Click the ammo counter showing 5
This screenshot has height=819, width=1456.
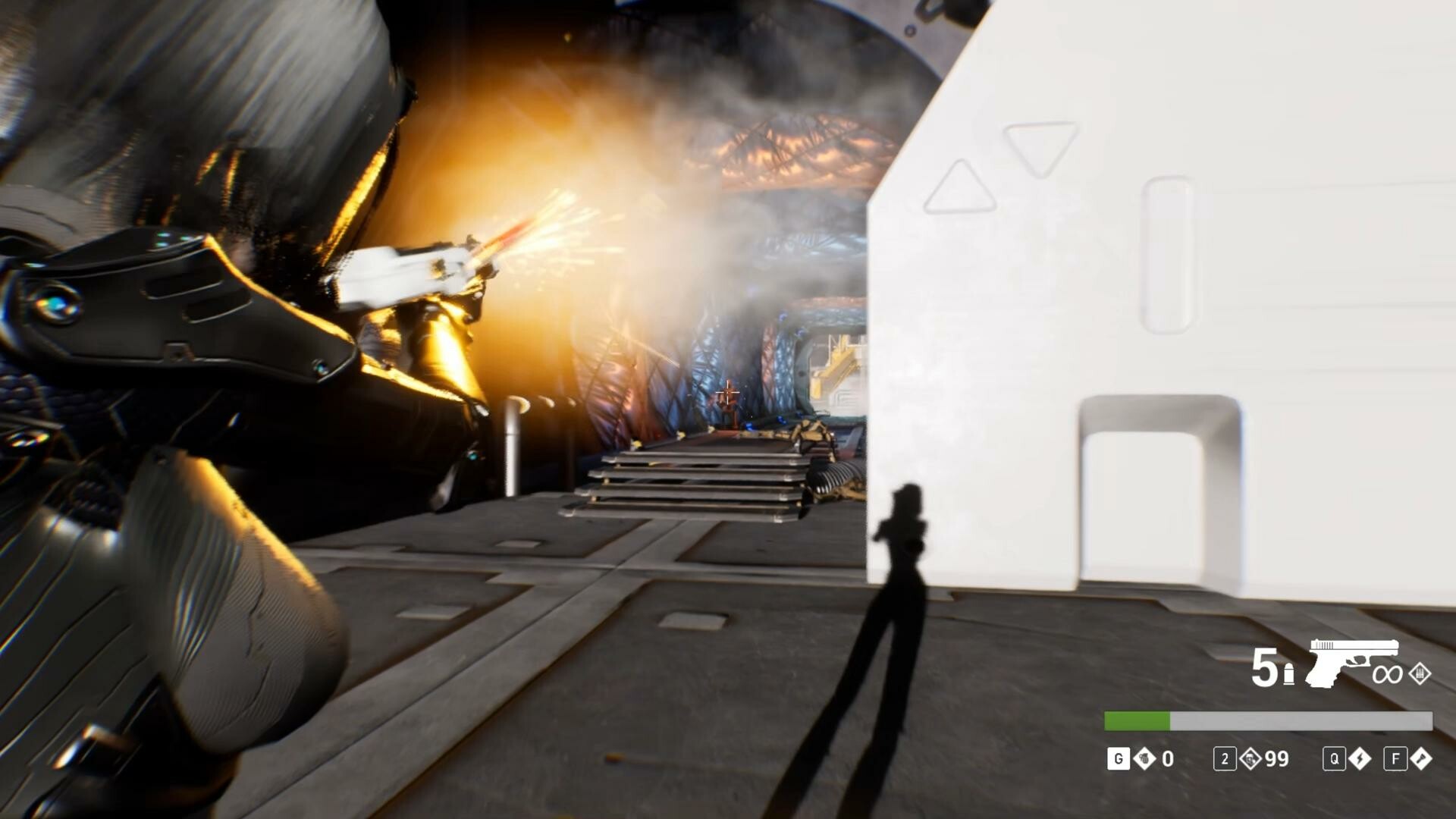(x=1263, y=667)
